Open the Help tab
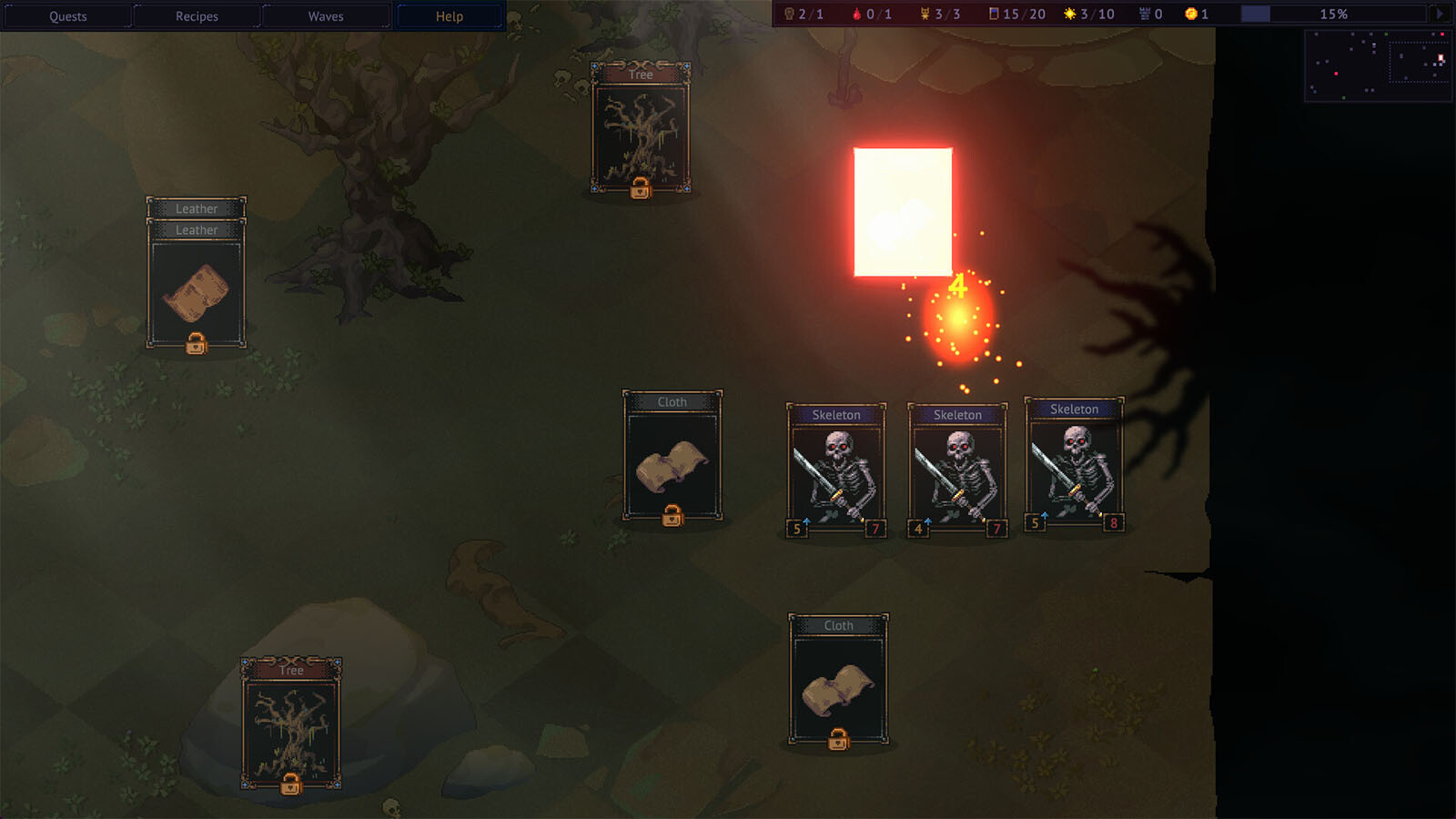 click(x=450, y=16)
